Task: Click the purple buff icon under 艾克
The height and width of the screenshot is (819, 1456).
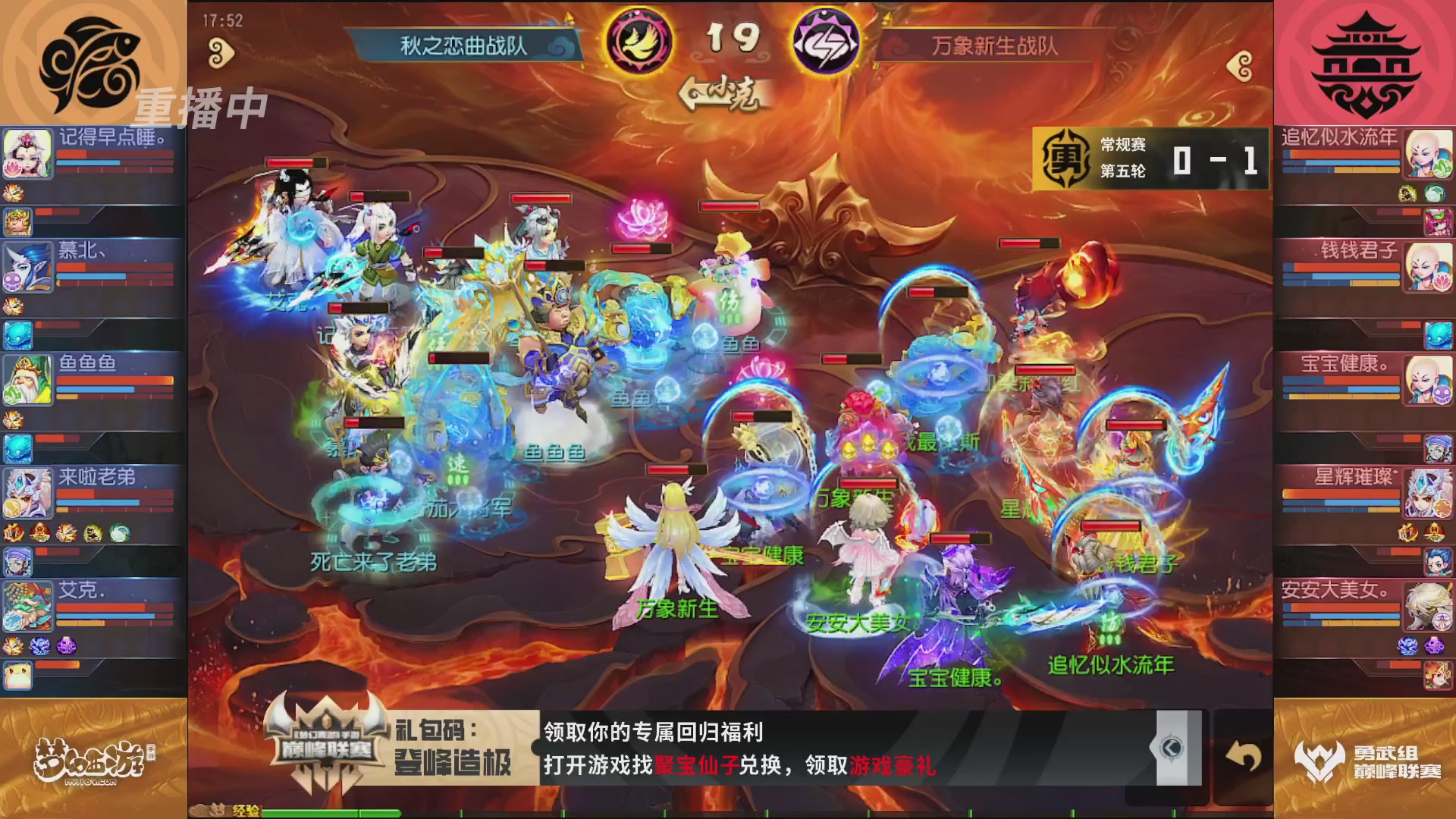Action: (67, 645)
